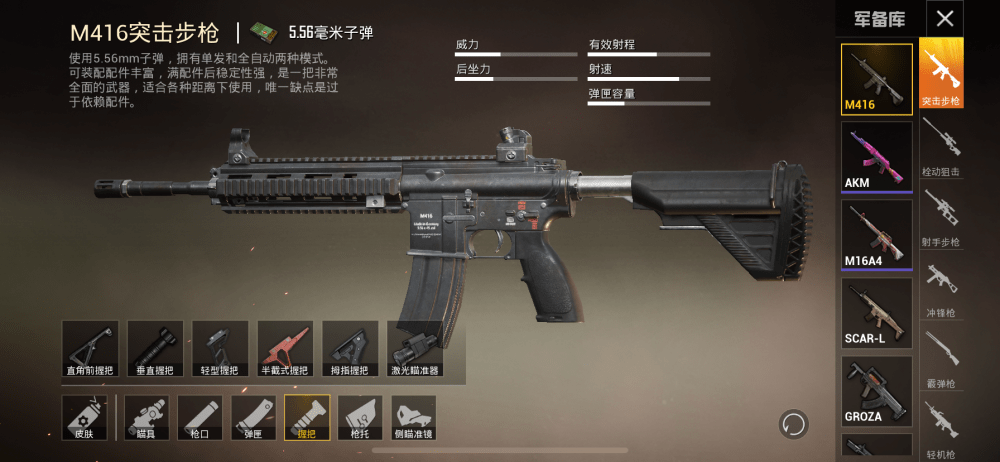The height and width of the screenshot is (462, 1000).
Task: Pick the M16A4 rifle entry
Action: pos(876,234)
